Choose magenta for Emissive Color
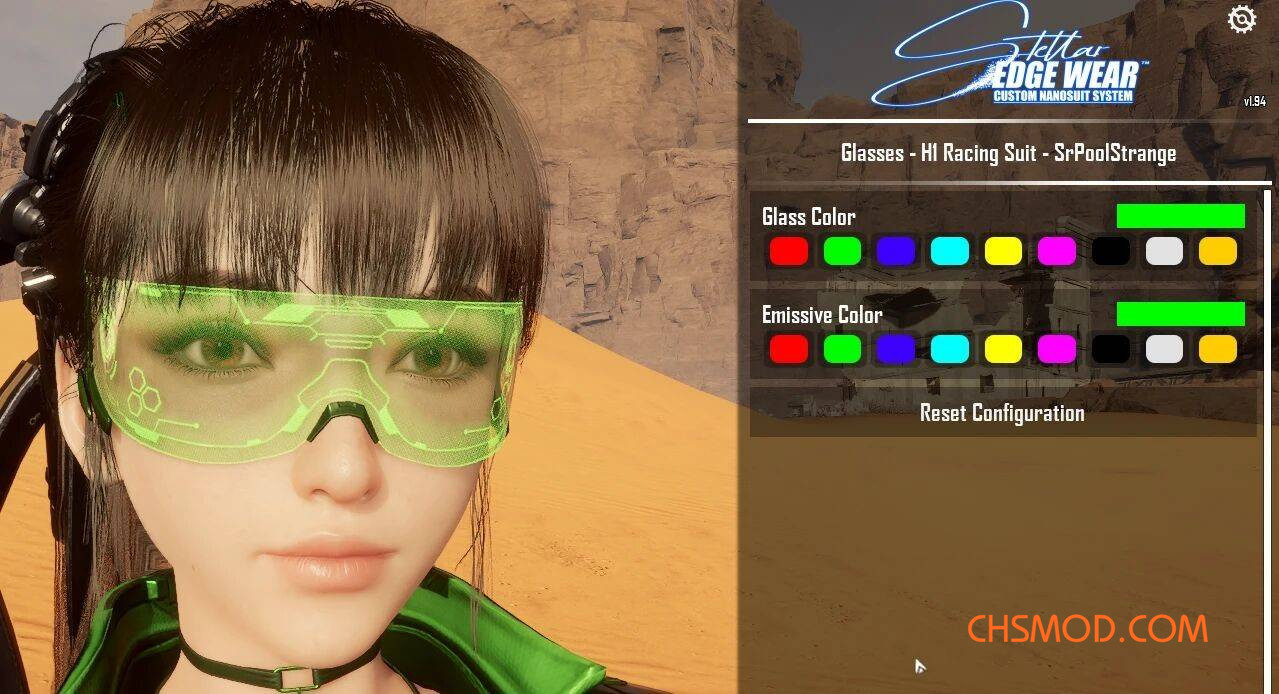 pyautogui.click(x=1057, y=349)
